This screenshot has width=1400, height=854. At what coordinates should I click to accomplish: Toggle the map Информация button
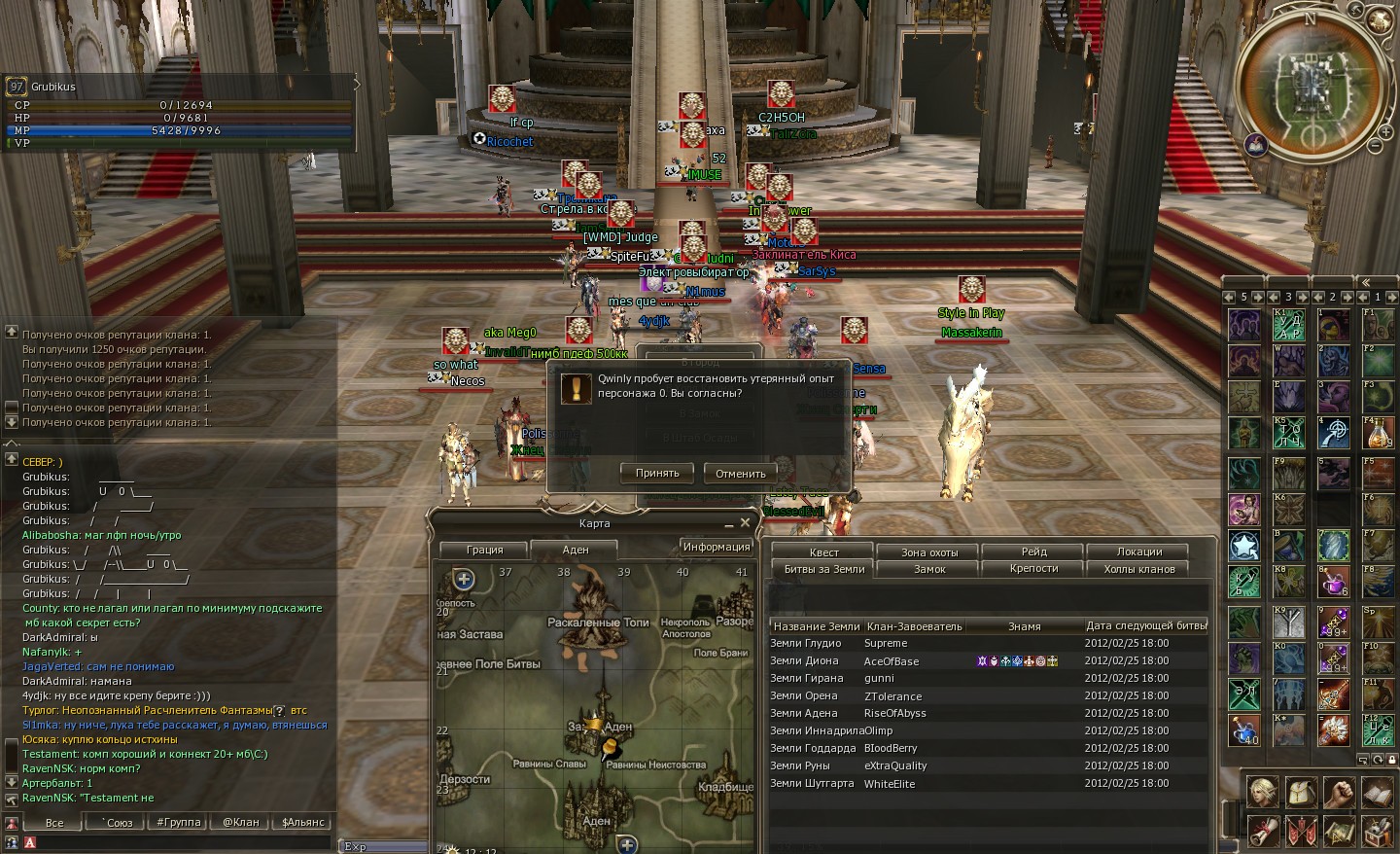pyautogui.click(x=716, y=547)
